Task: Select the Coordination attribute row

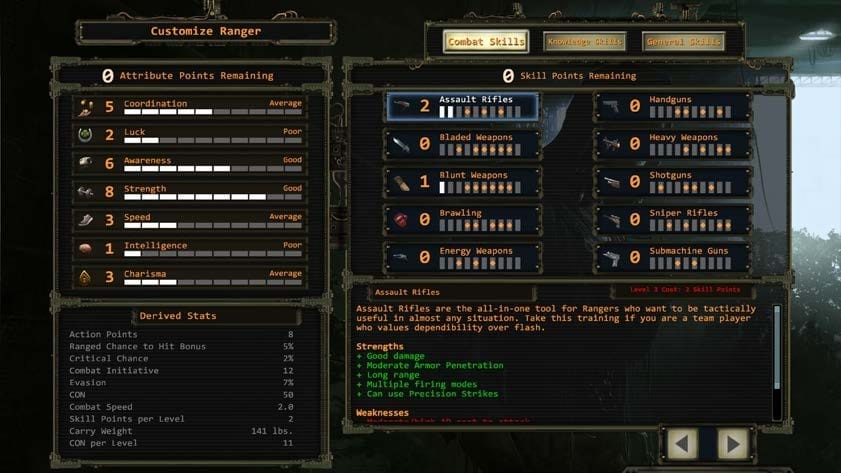Action: click(188, 107)
